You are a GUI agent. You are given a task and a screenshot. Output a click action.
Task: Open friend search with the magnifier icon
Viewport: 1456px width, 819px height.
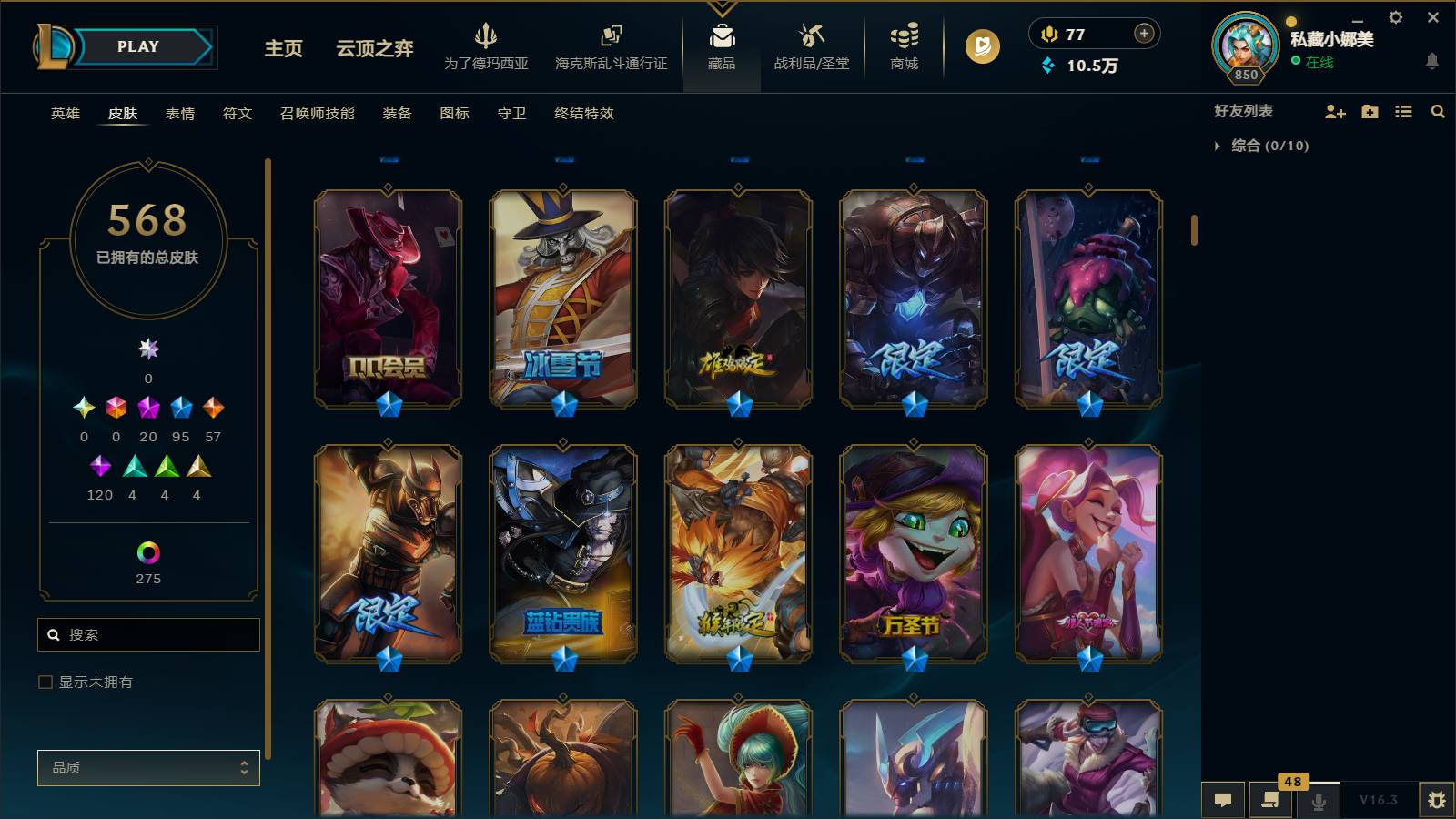pos(1438,112)
